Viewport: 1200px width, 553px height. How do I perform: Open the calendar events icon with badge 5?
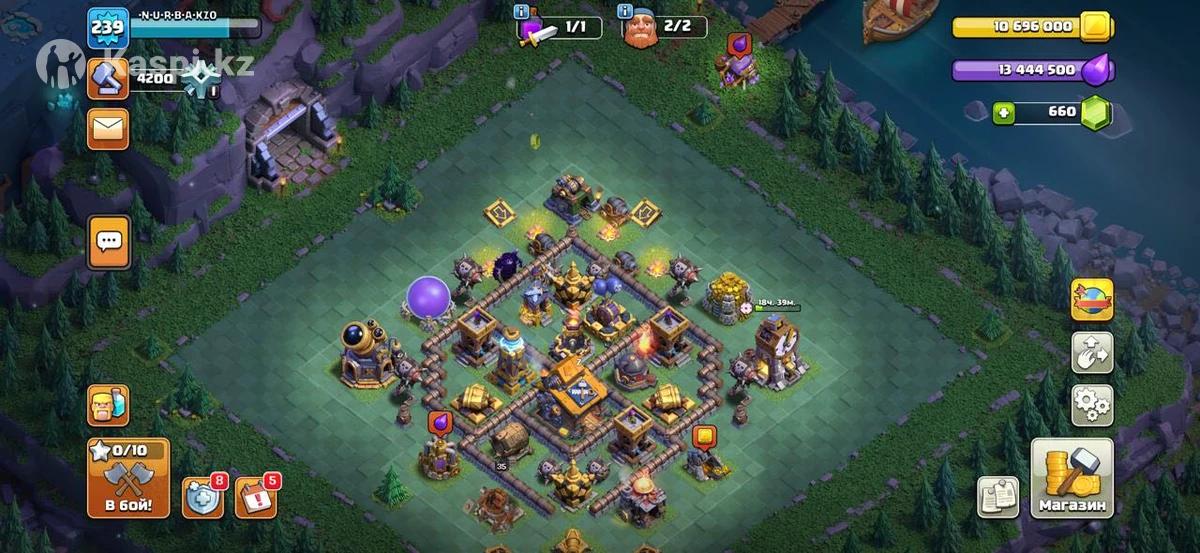pos(254,497)
